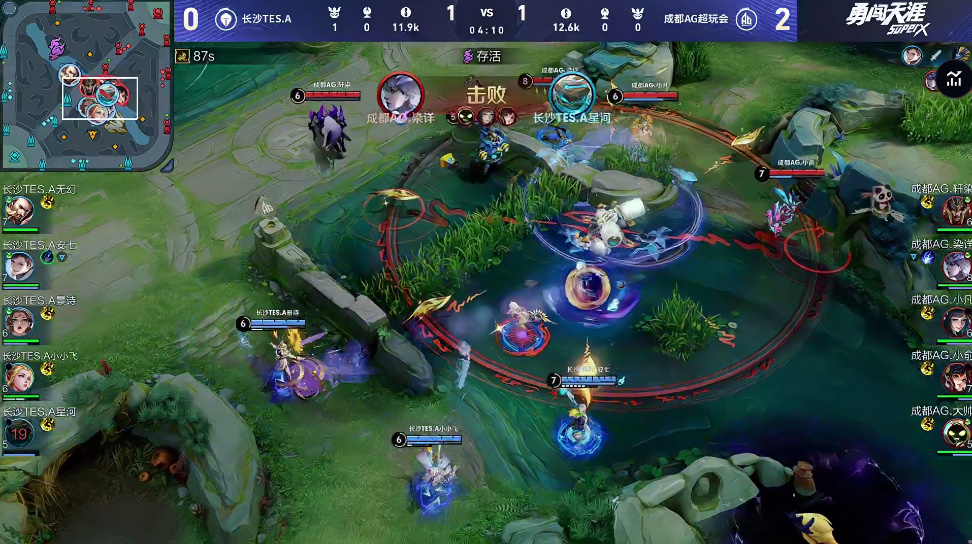
Task: Select 成都AG.大帅 hero portrait
Action: 956,432
